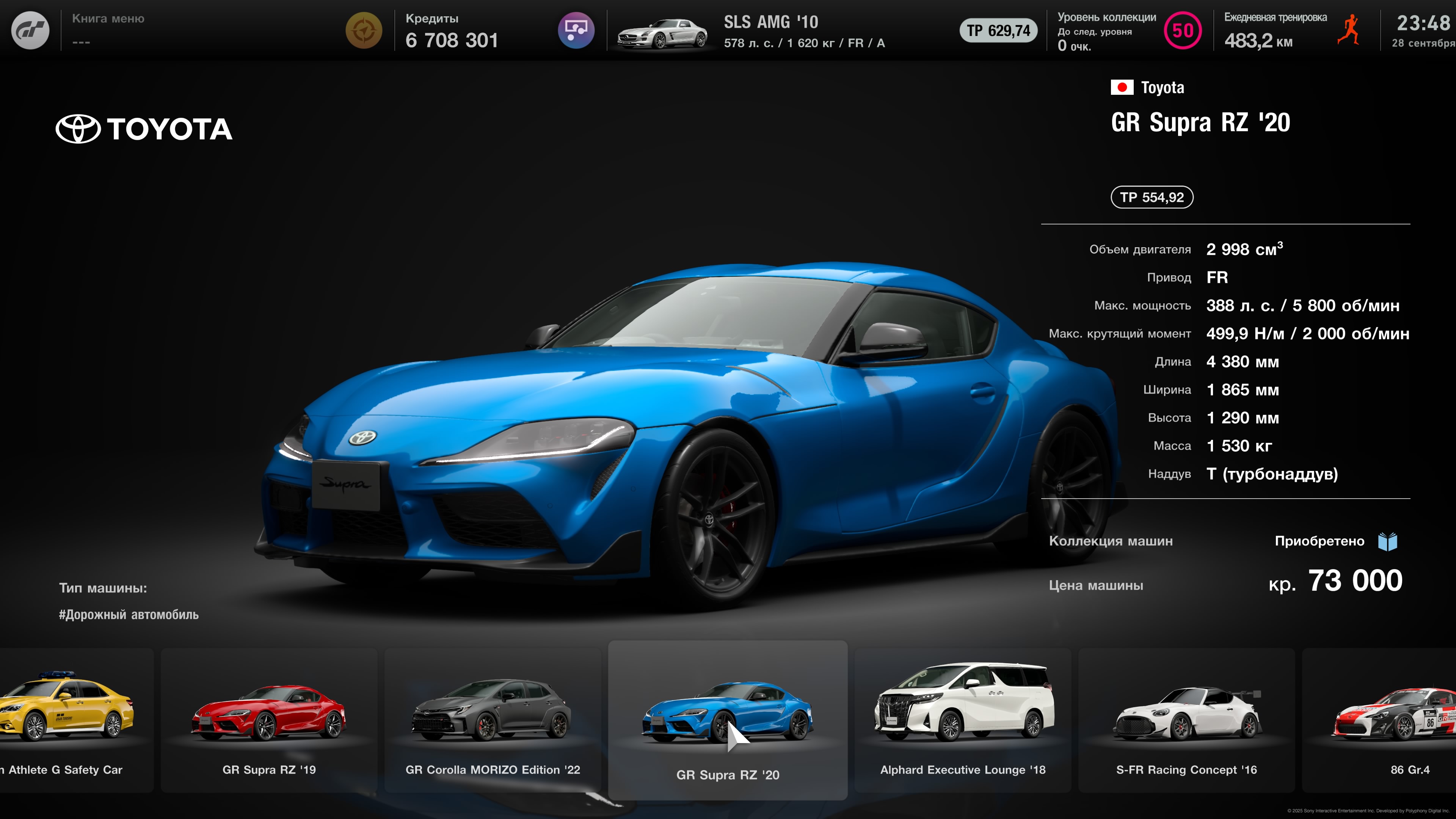Screen dimensions: 1456x819
Task: Click the car collection book icon
Action: 1388,541
